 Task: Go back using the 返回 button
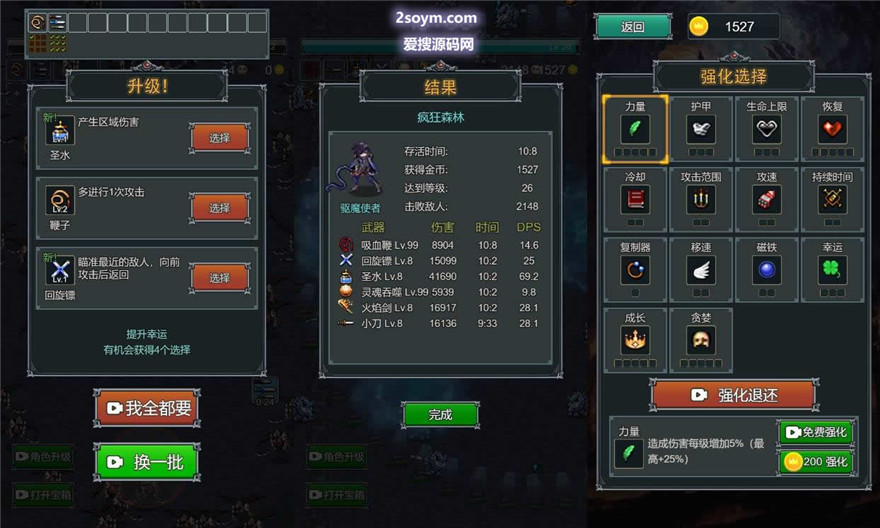click(x=633, y=27)
